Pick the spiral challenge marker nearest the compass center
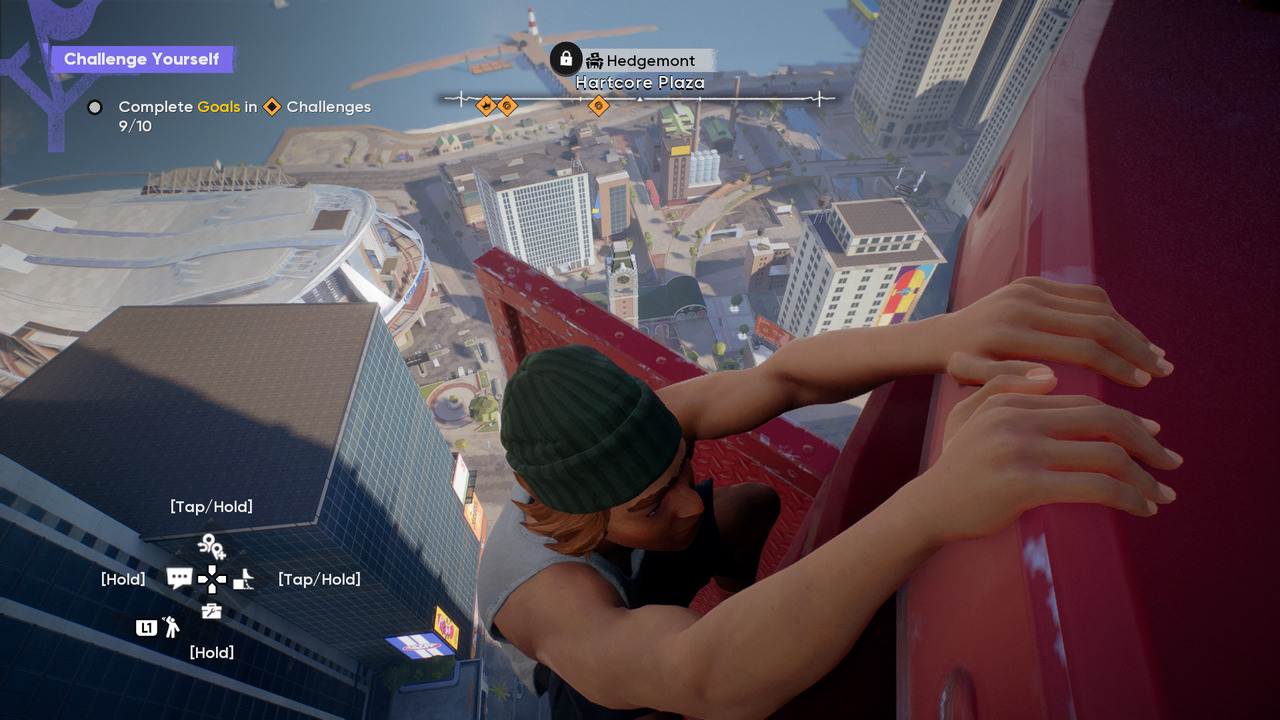Screen dimensions: 1280x720 (599, 105)
